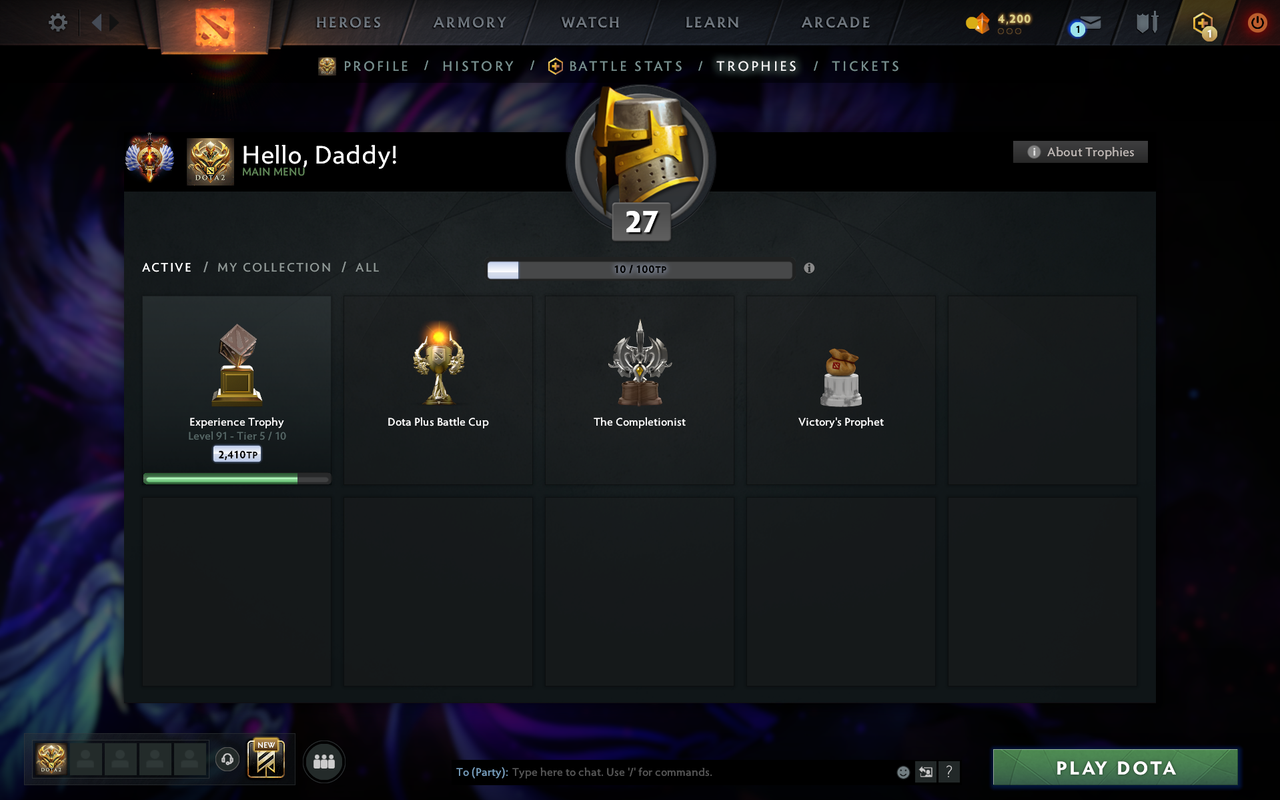
Task: Open the trophy info icon beside the progress bar
Action: [x=810, y=268]
